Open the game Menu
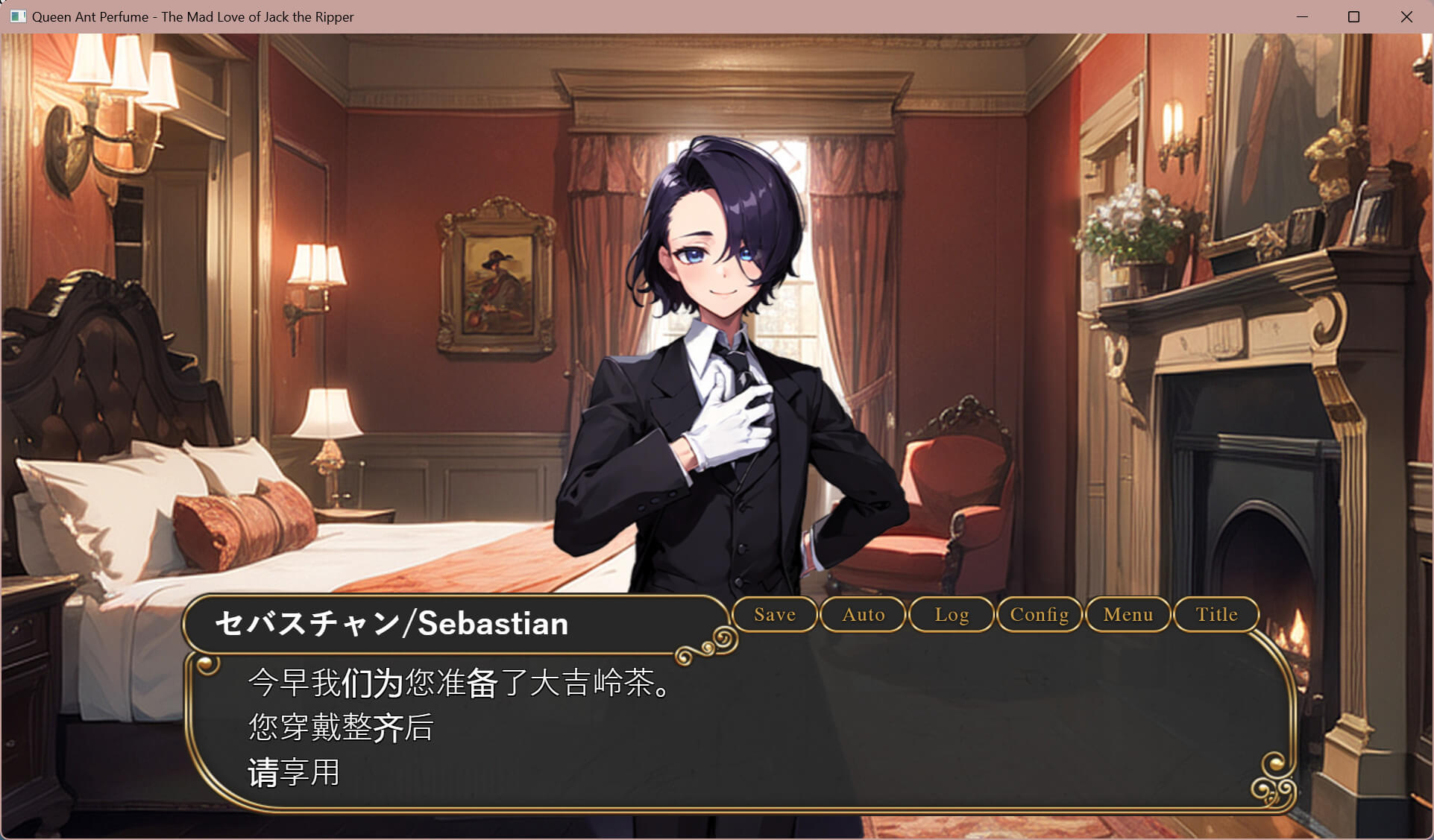The image size is (1434, 840). [1128, 615]
